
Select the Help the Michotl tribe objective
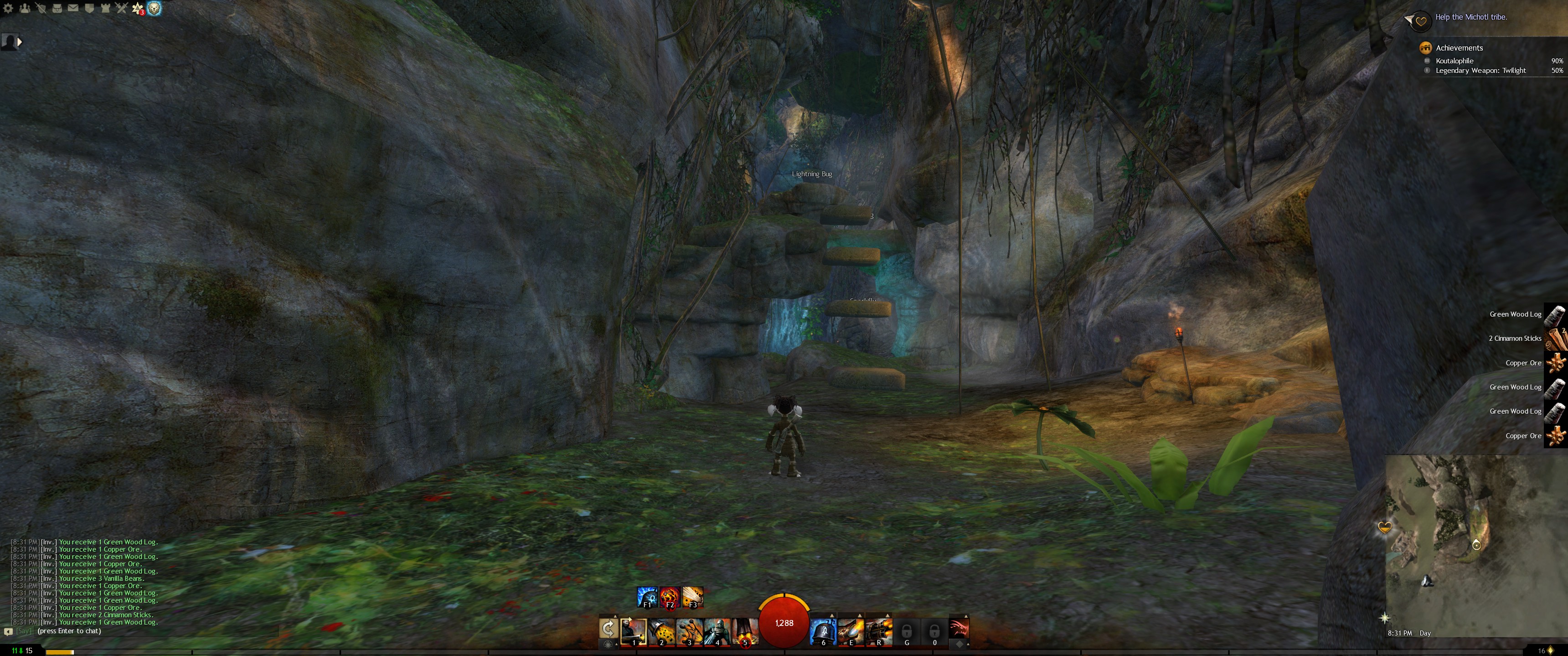click(x=1470, y=17)
